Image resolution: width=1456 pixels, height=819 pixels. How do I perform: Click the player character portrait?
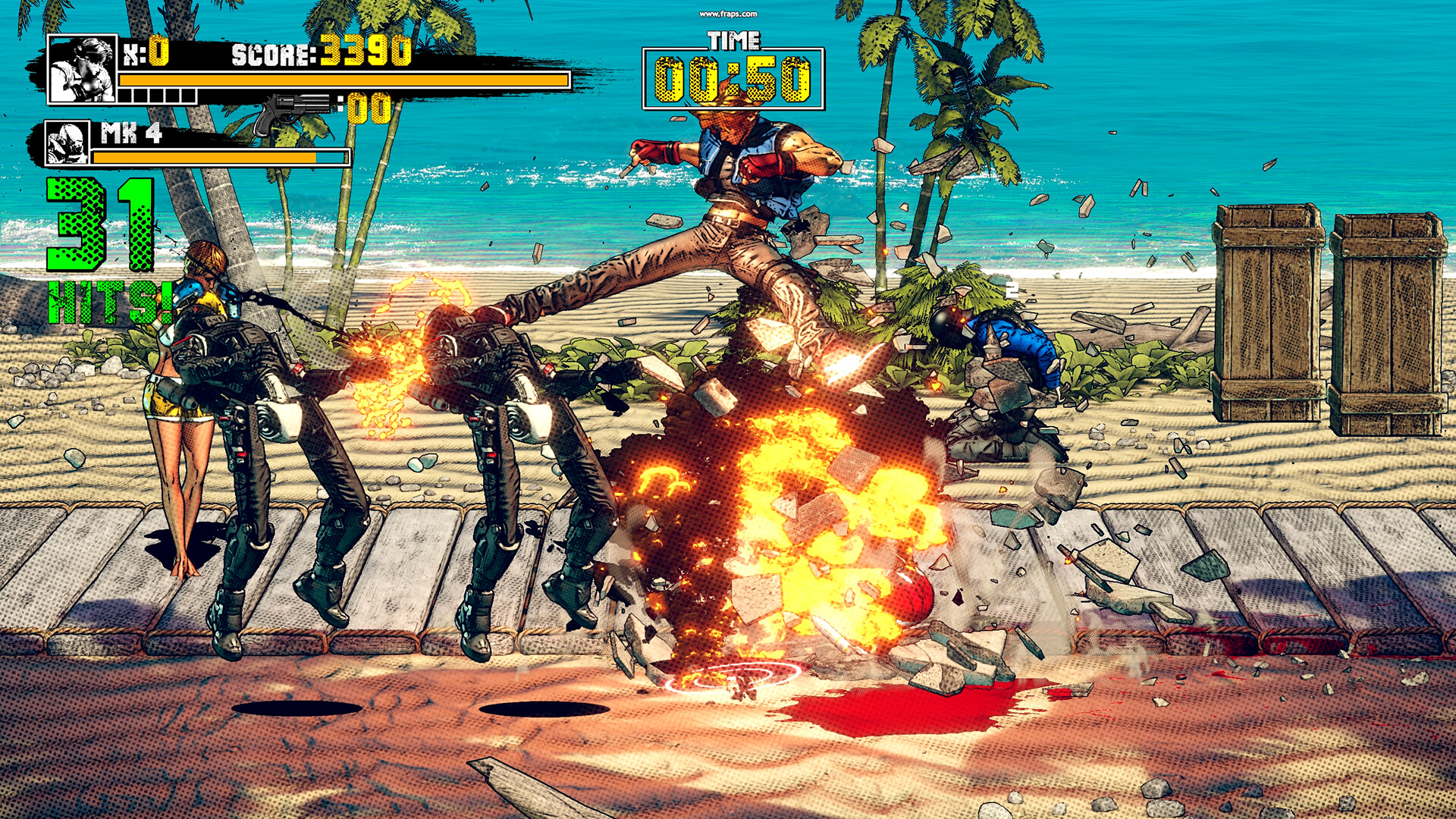click(x=82, y=69)
